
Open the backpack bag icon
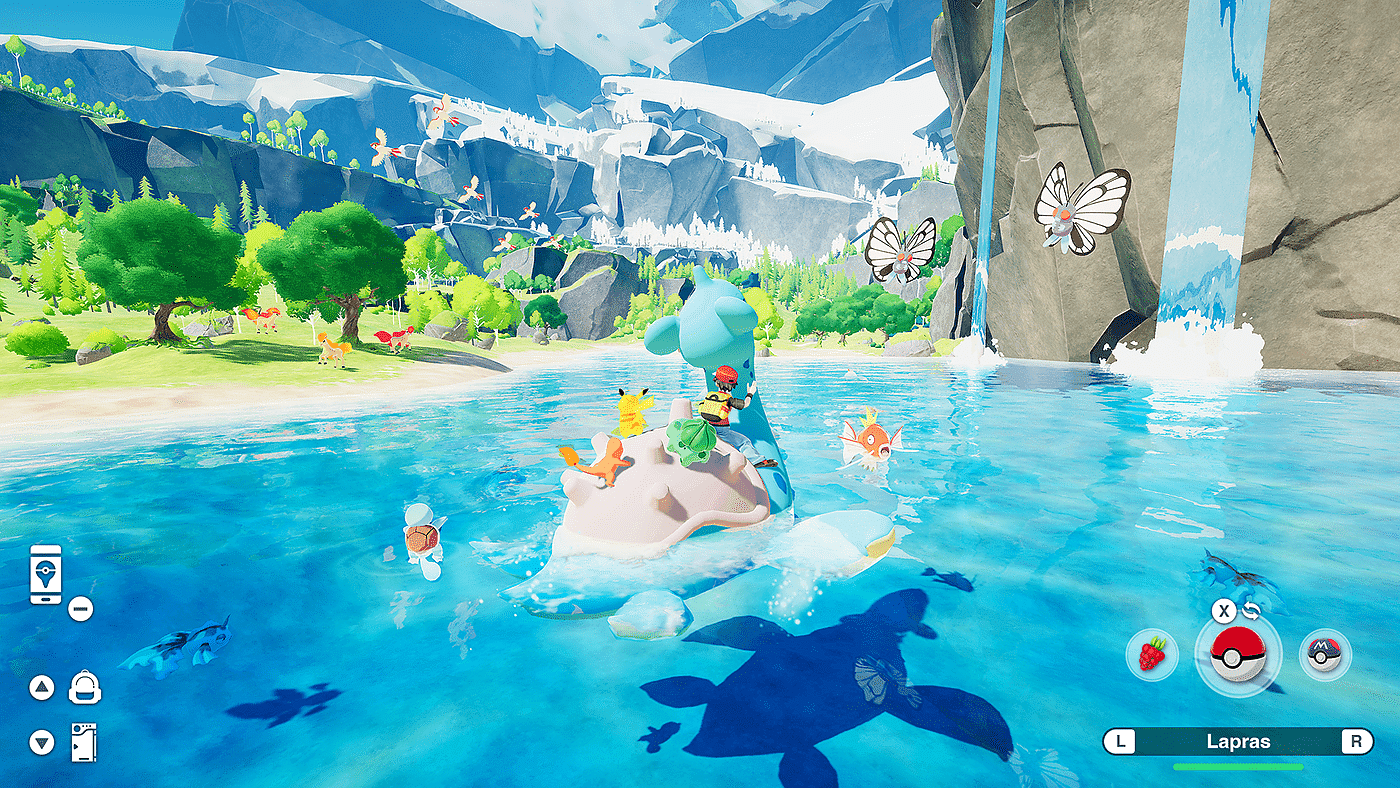click(84, 688)
